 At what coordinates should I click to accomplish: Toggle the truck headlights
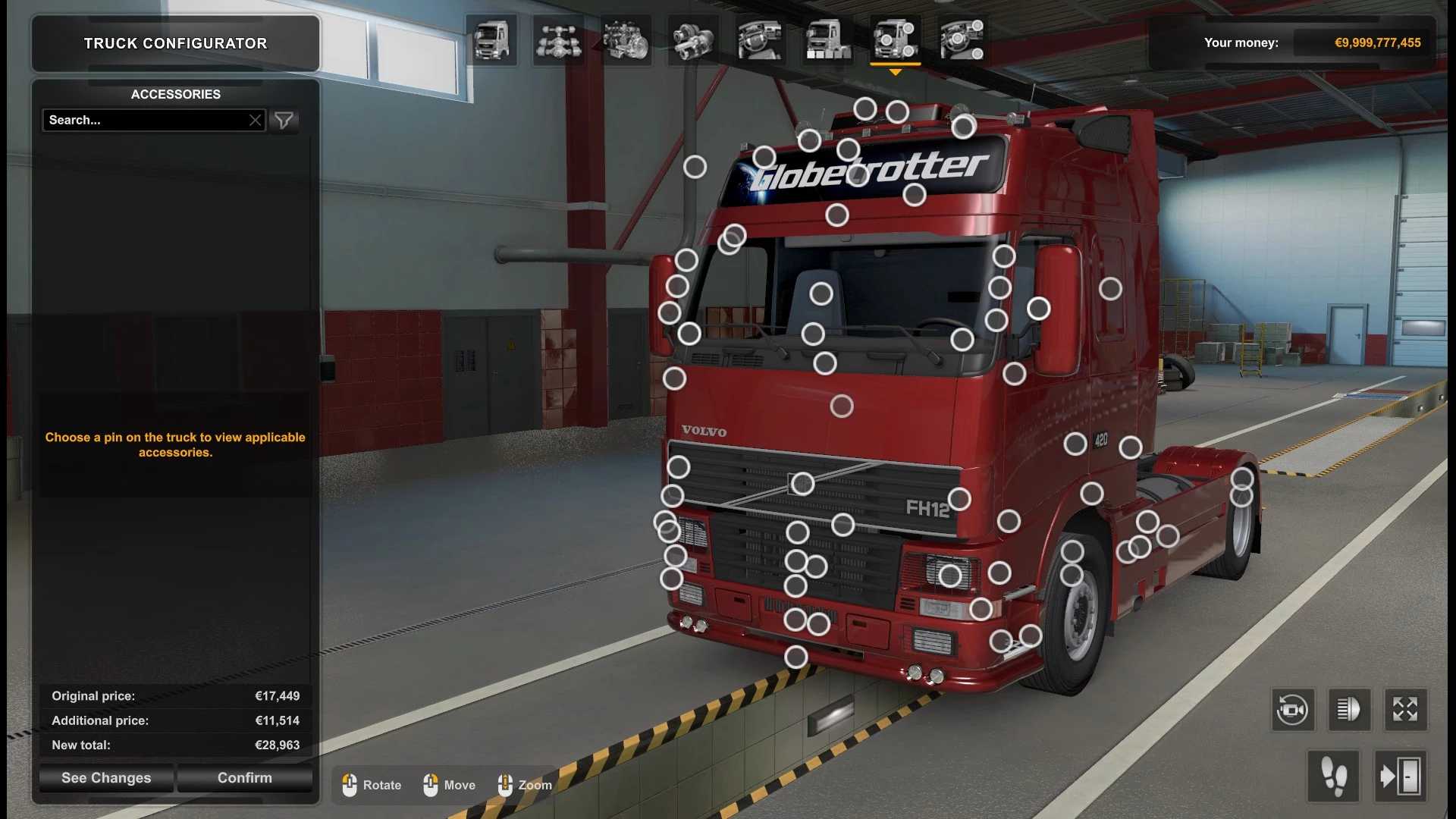coord(1349,710)
